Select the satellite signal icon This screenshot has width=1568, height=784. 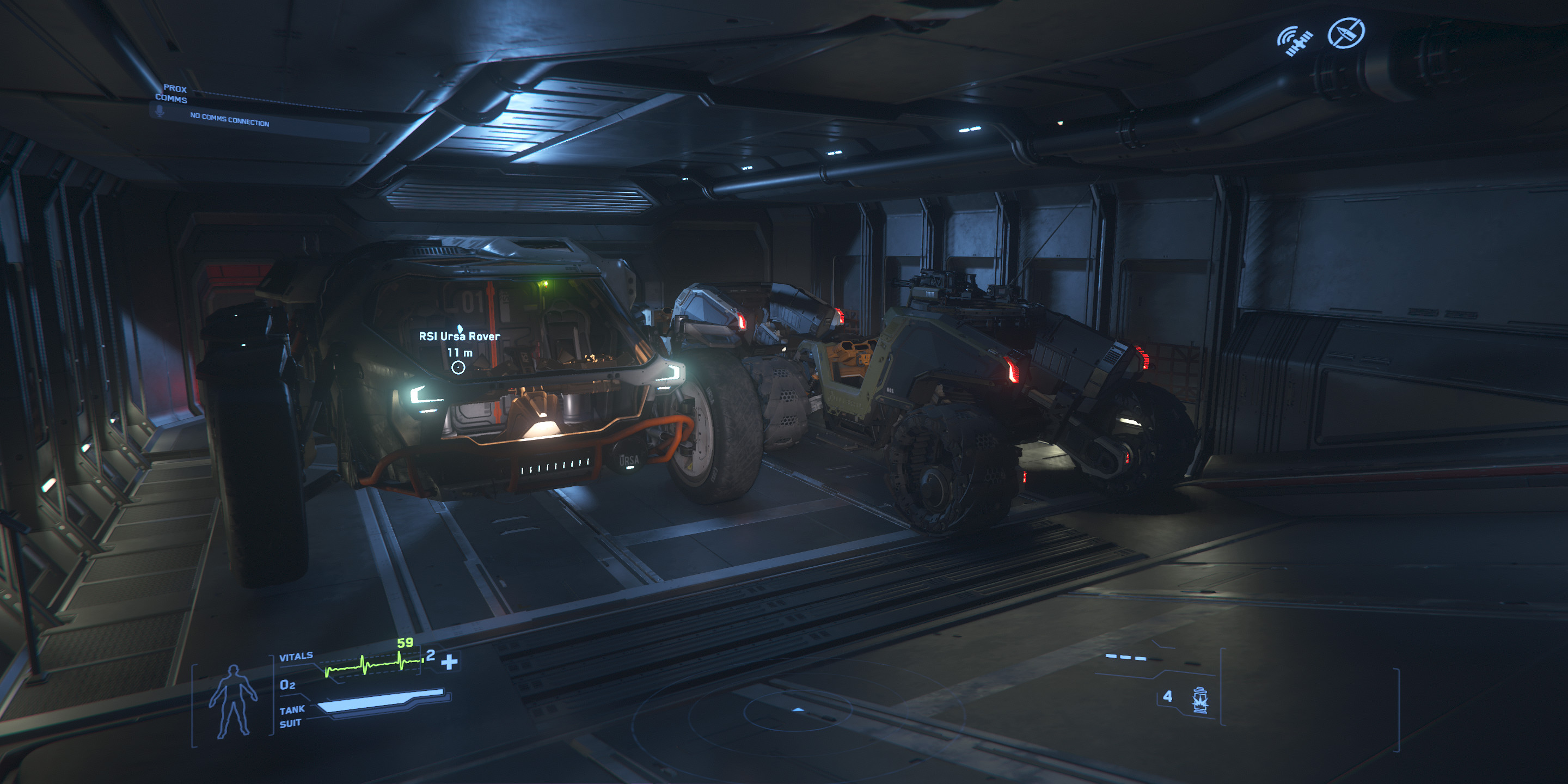click(1294, 41)
